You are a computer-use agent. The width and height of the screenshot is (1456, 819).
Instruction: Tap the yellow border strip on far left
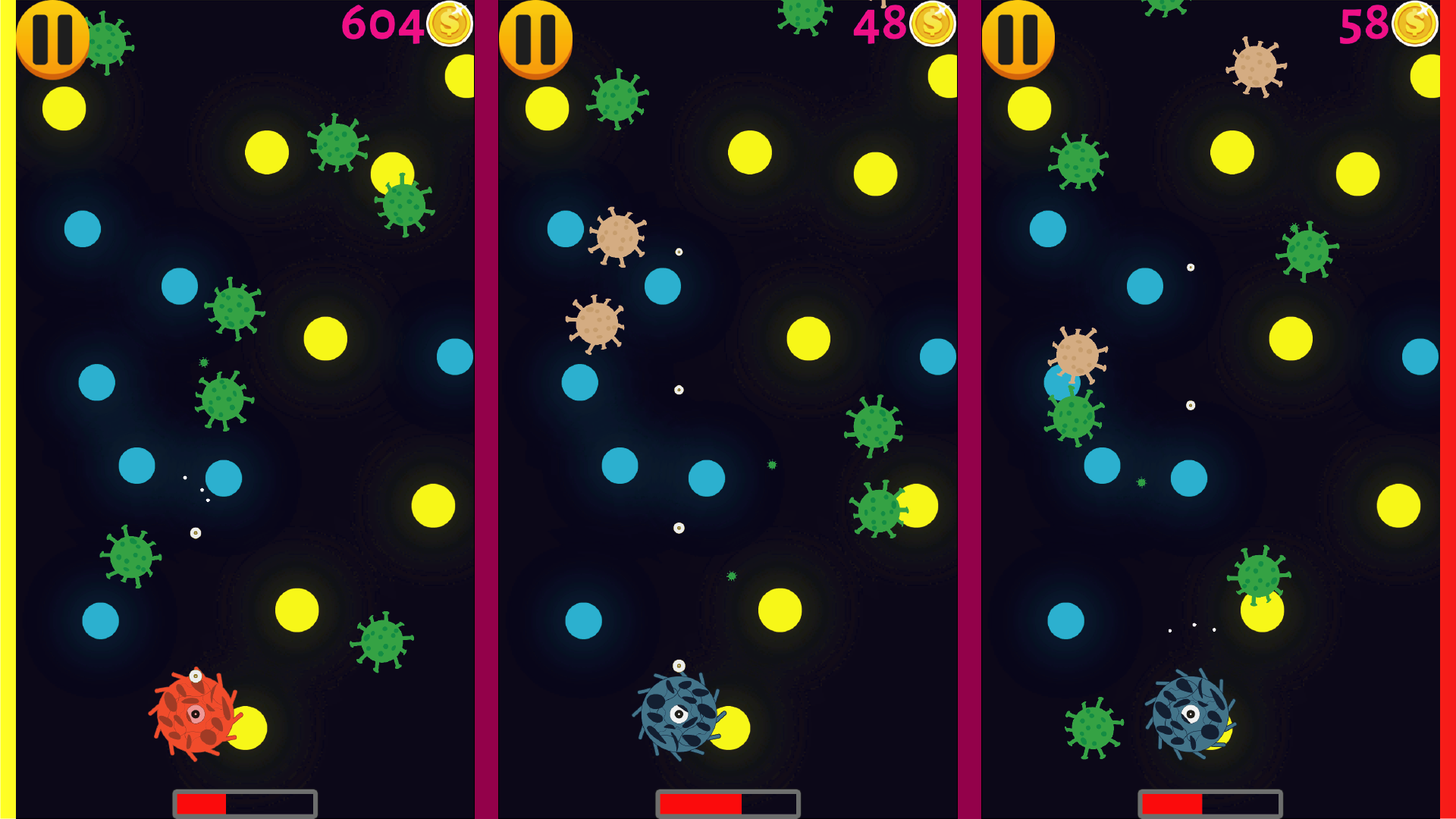(x=6, y=409)
